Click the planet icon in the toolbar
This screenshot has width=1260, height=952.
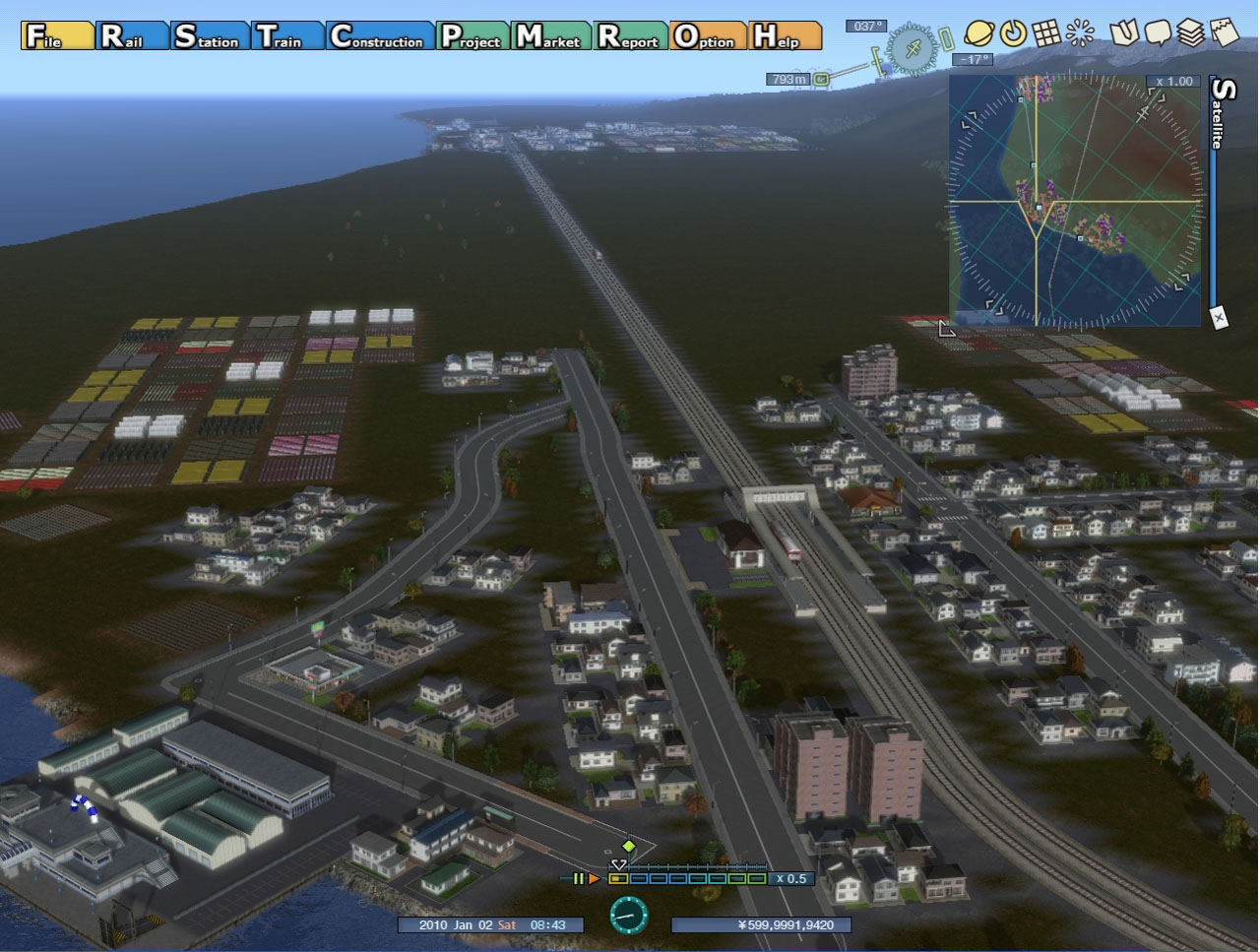978,33
